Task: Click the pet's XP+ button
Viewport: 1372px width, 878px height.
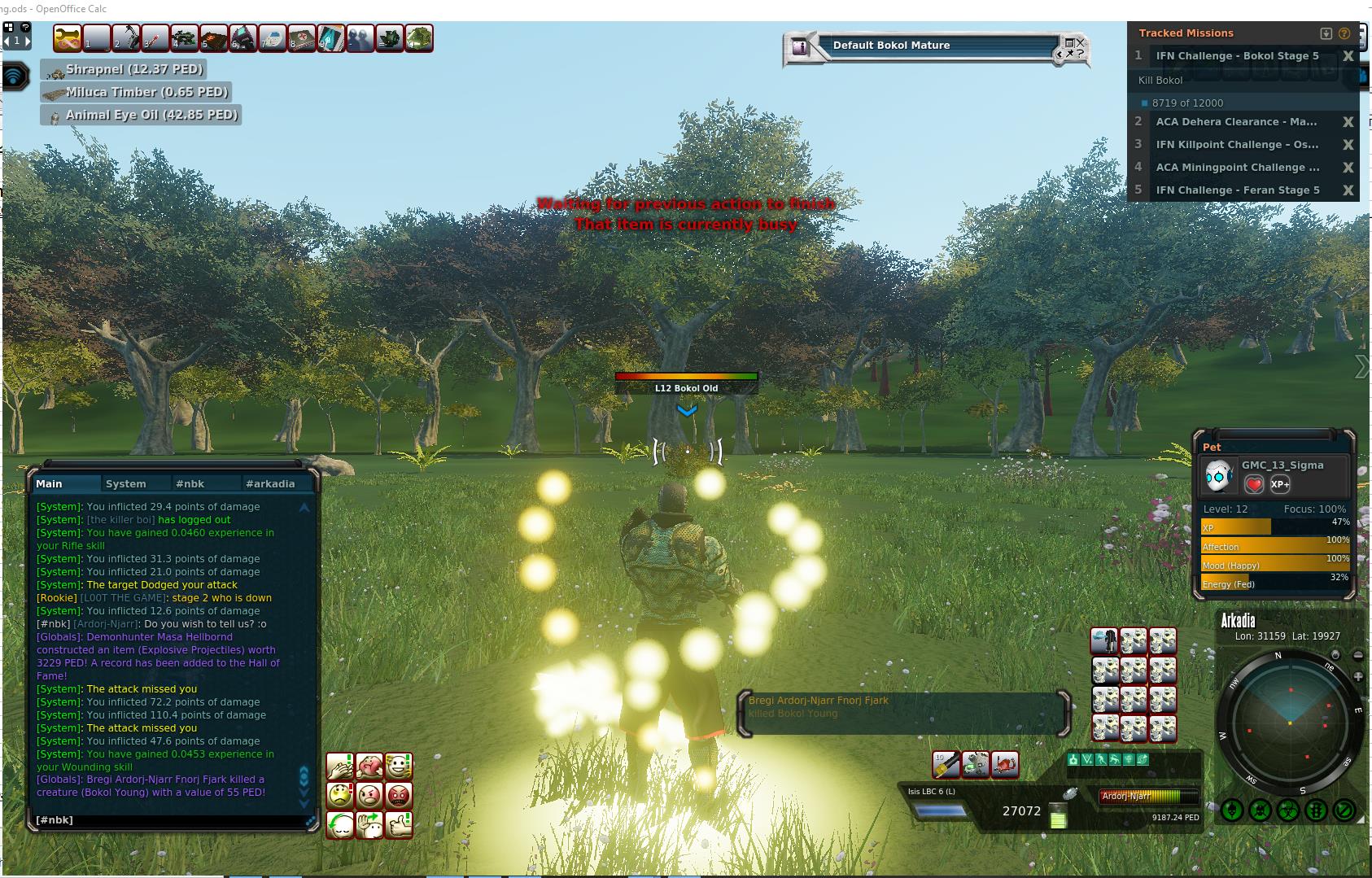Action: pos(1279,484)
